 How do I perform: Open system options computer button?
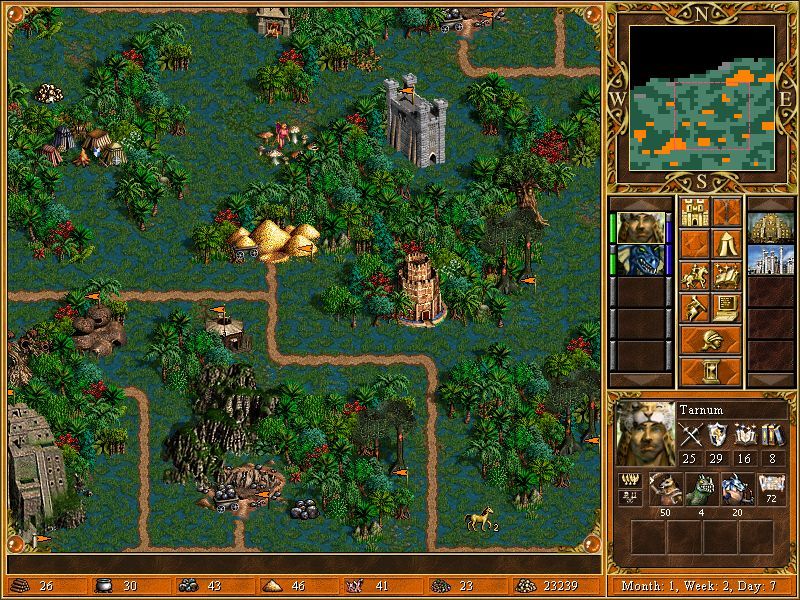click(727, 308)
